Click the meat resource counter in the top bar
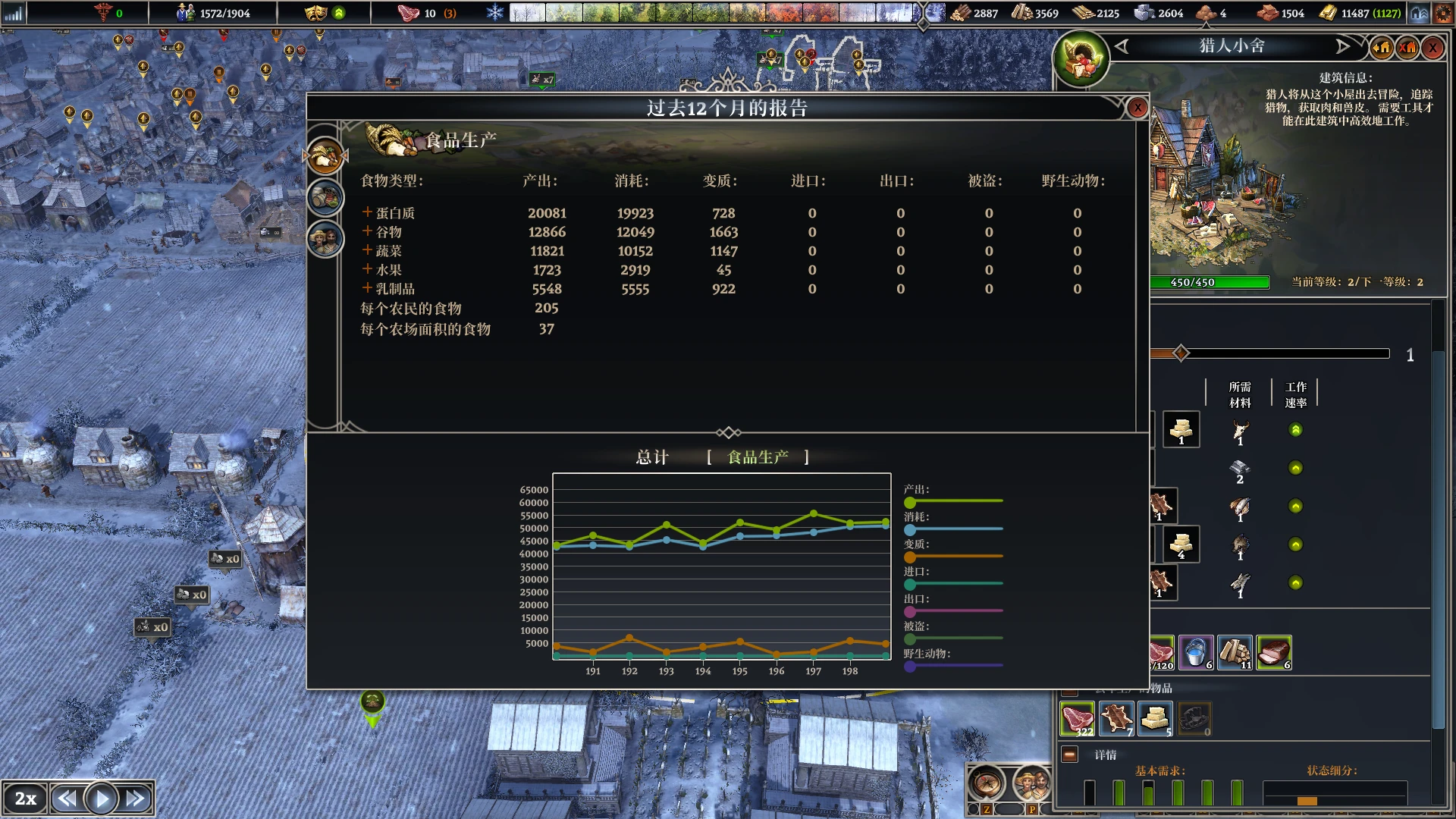 click(x=410, y=12)
